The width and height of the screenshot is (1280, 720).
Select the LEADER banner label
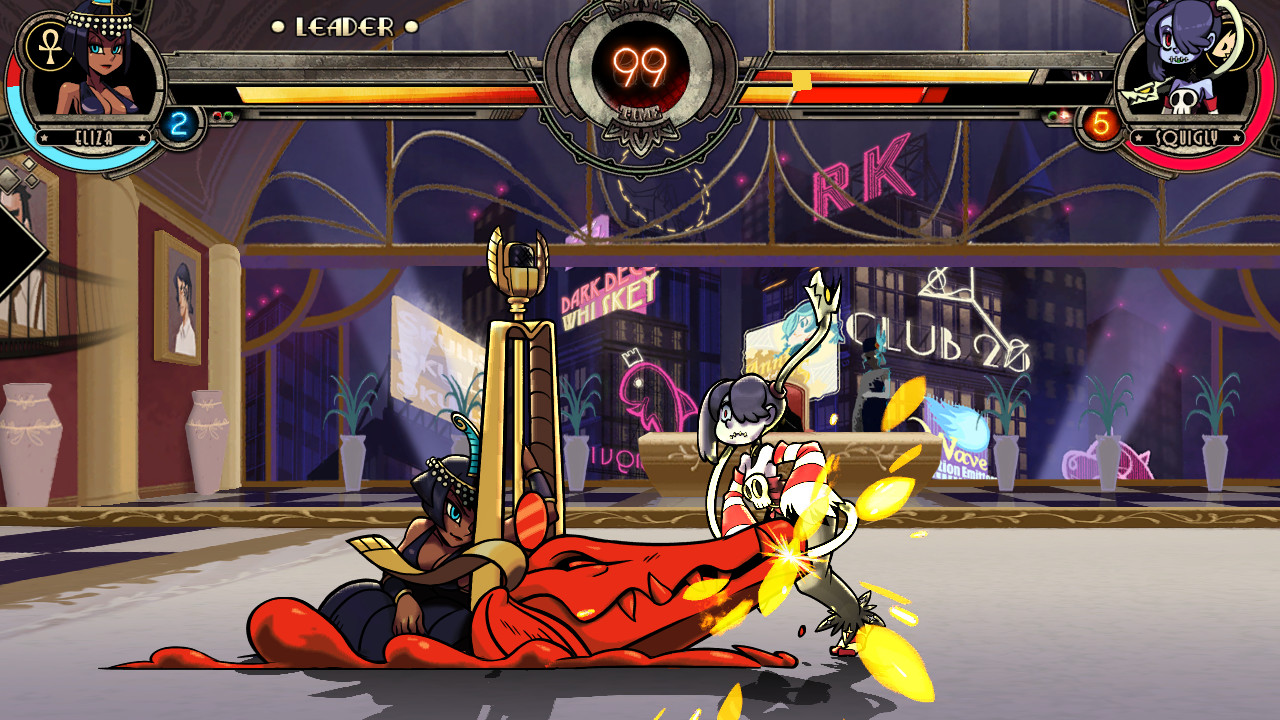pos(345,28)
